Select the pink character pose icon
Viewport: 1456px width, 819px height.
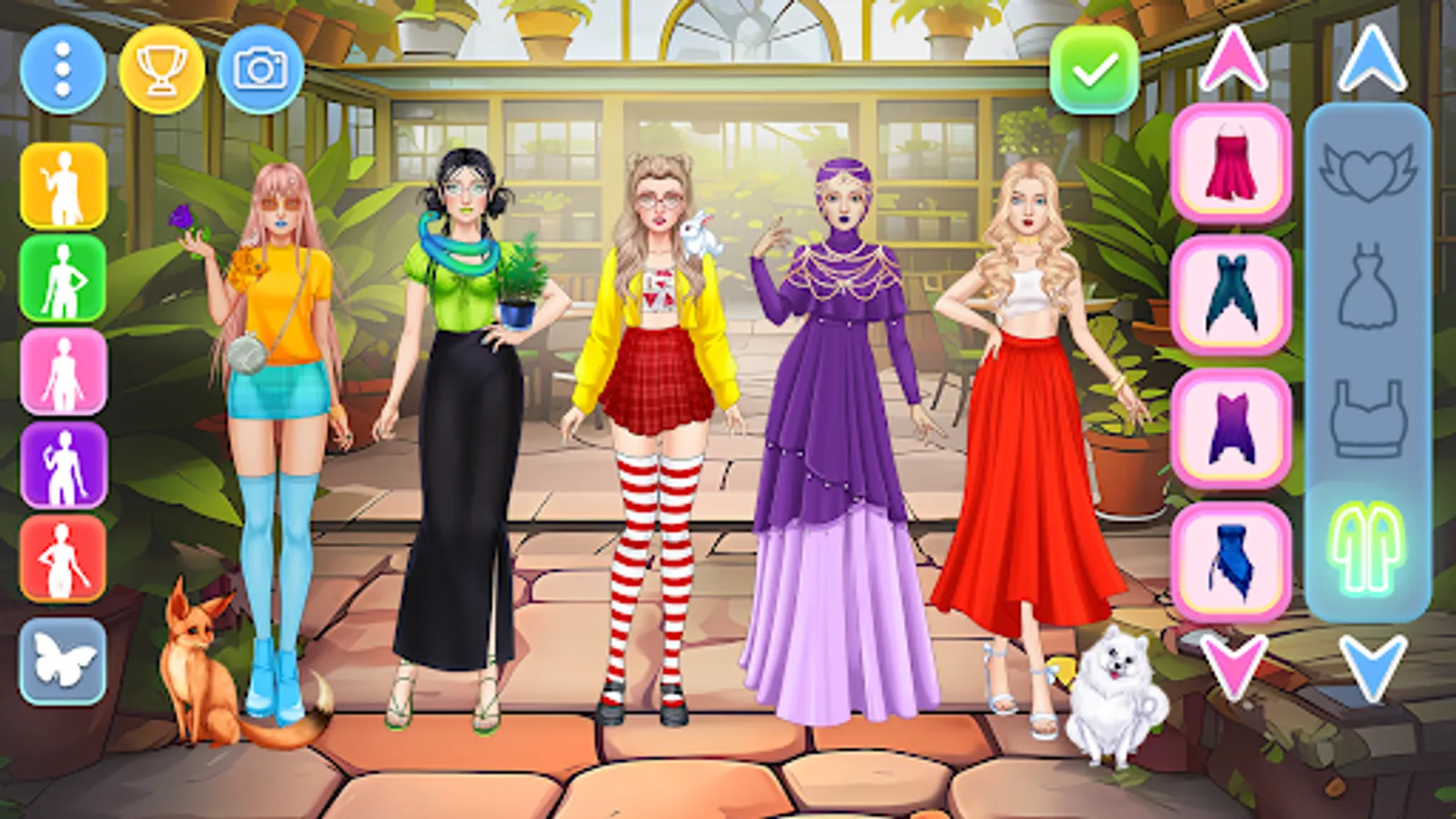60,374
